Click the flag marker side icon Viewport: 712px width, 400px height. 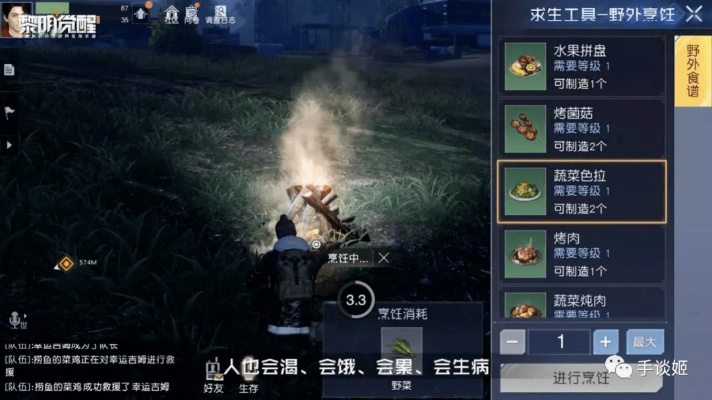[8, 110]
